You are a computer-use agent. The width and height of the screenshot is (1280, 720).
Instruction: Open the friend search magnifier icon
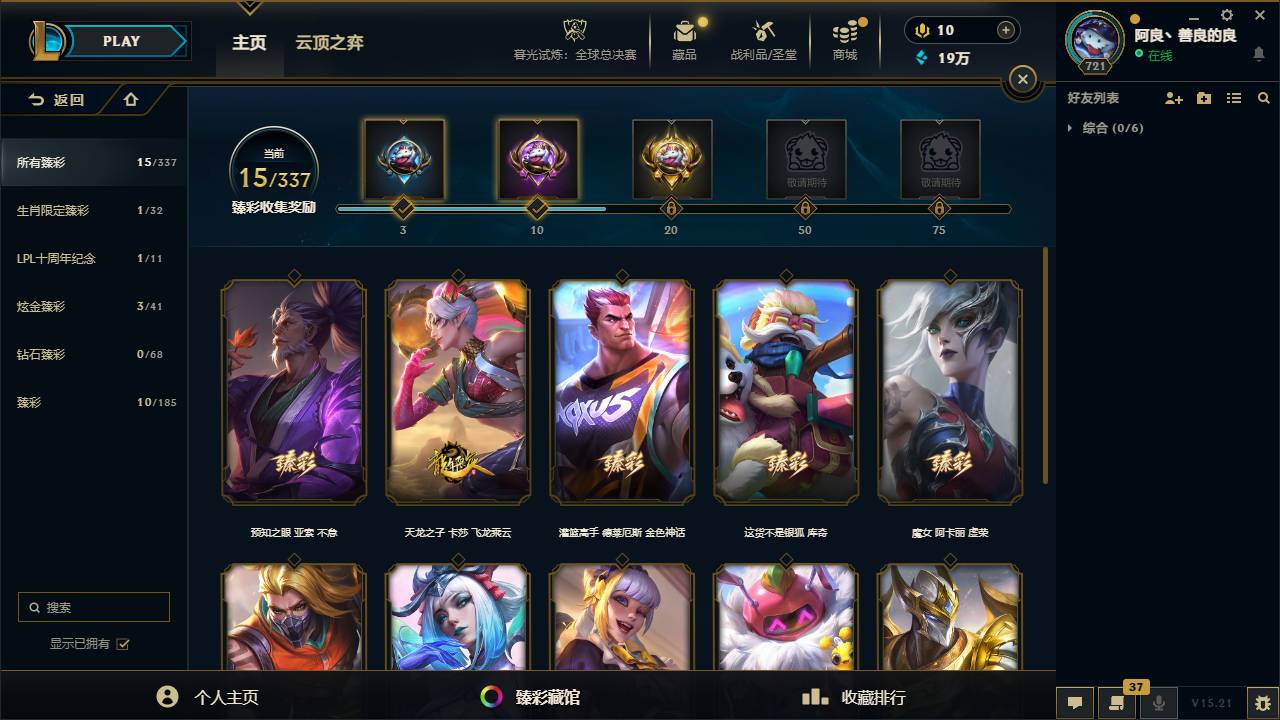[x=1264, y=97]
